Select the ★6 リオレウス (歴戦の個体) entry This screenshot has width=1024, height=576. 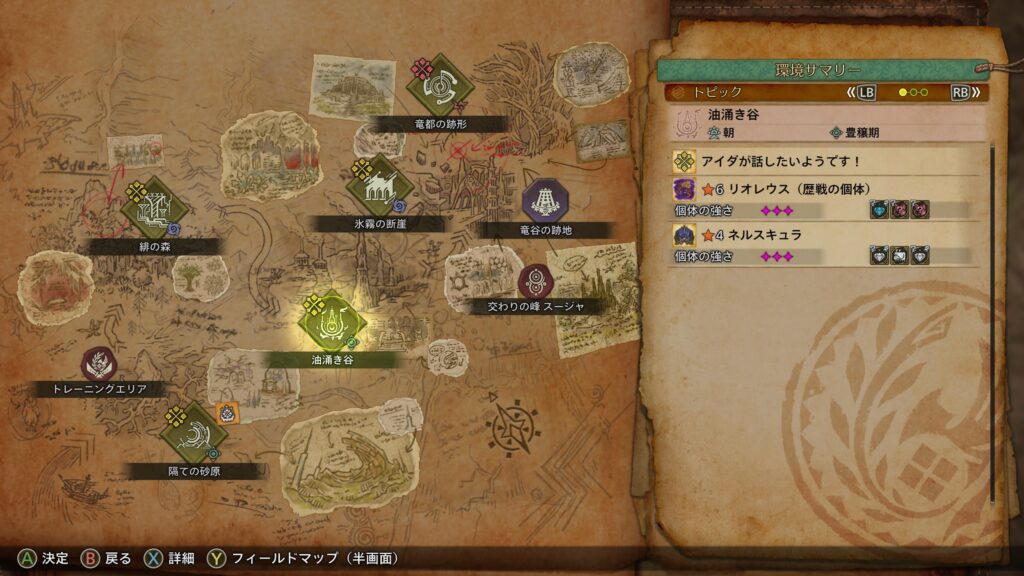[x=824, y=189]
